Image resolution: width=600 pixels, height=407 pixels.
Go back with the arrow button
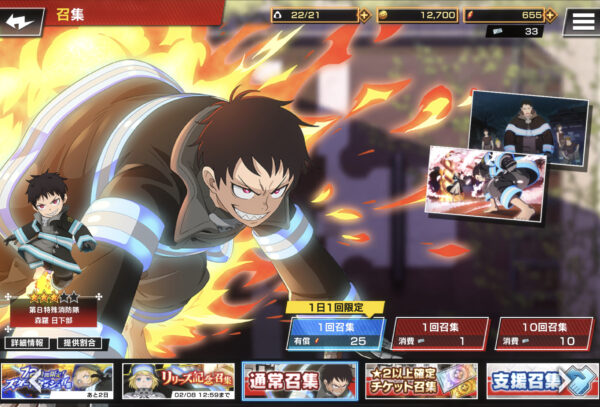24,18
